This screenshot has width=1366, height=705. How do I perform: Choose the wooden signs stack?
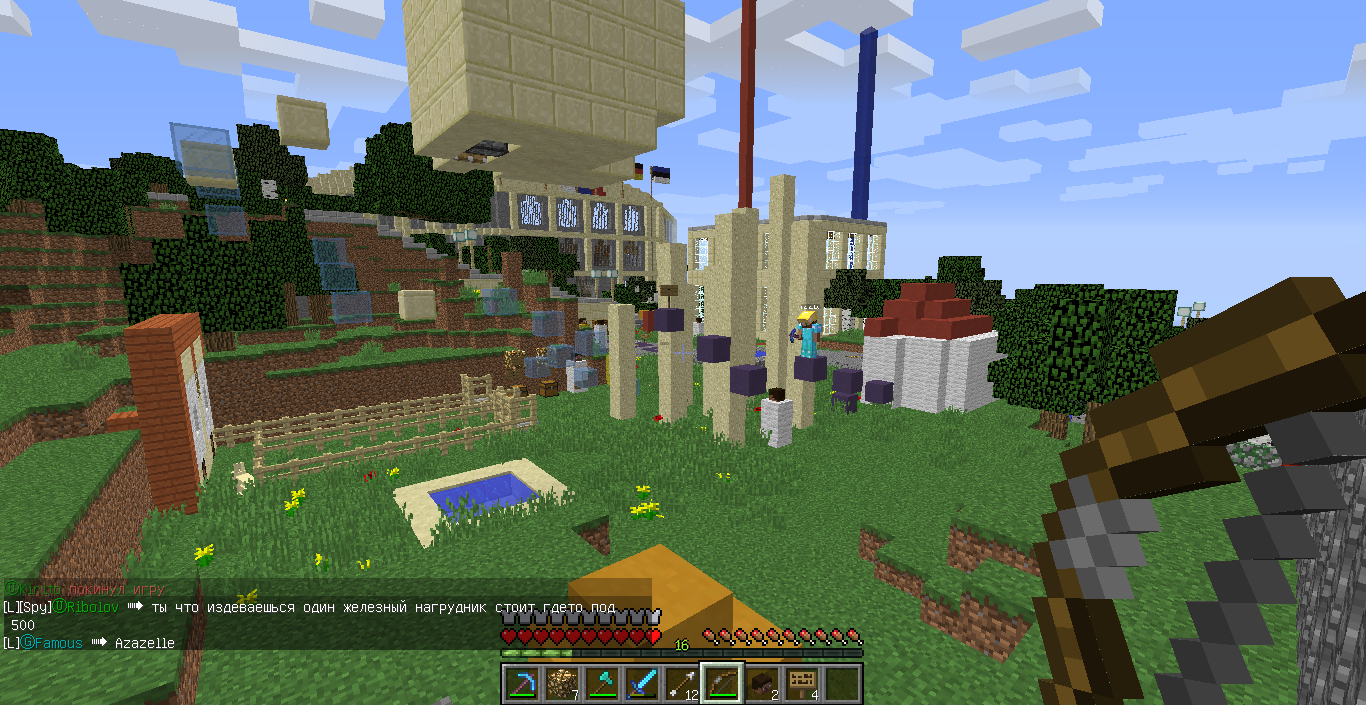coord(801,684)
